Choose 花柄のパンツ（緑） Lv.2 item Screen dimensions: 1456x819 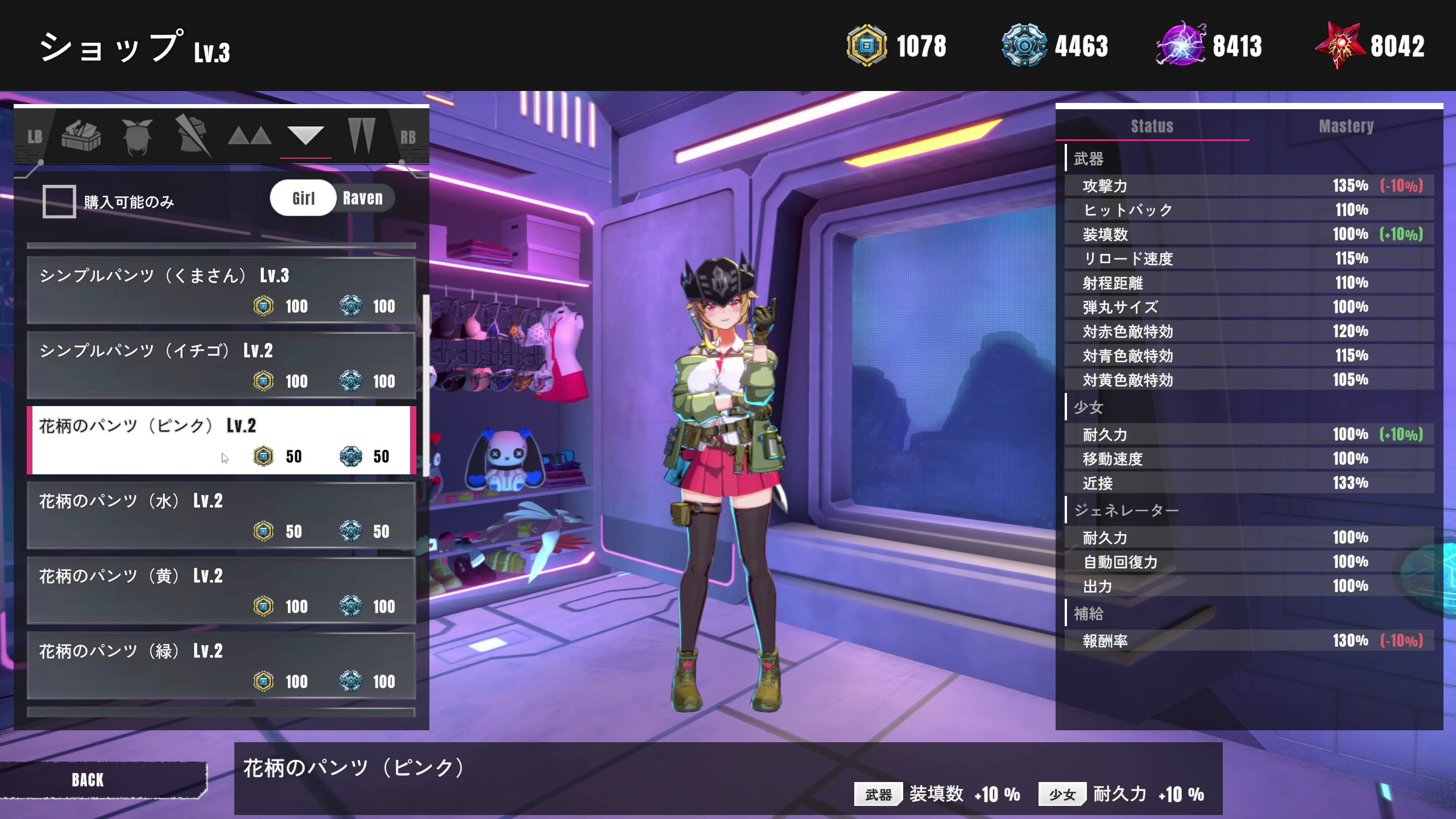point(221,665)
